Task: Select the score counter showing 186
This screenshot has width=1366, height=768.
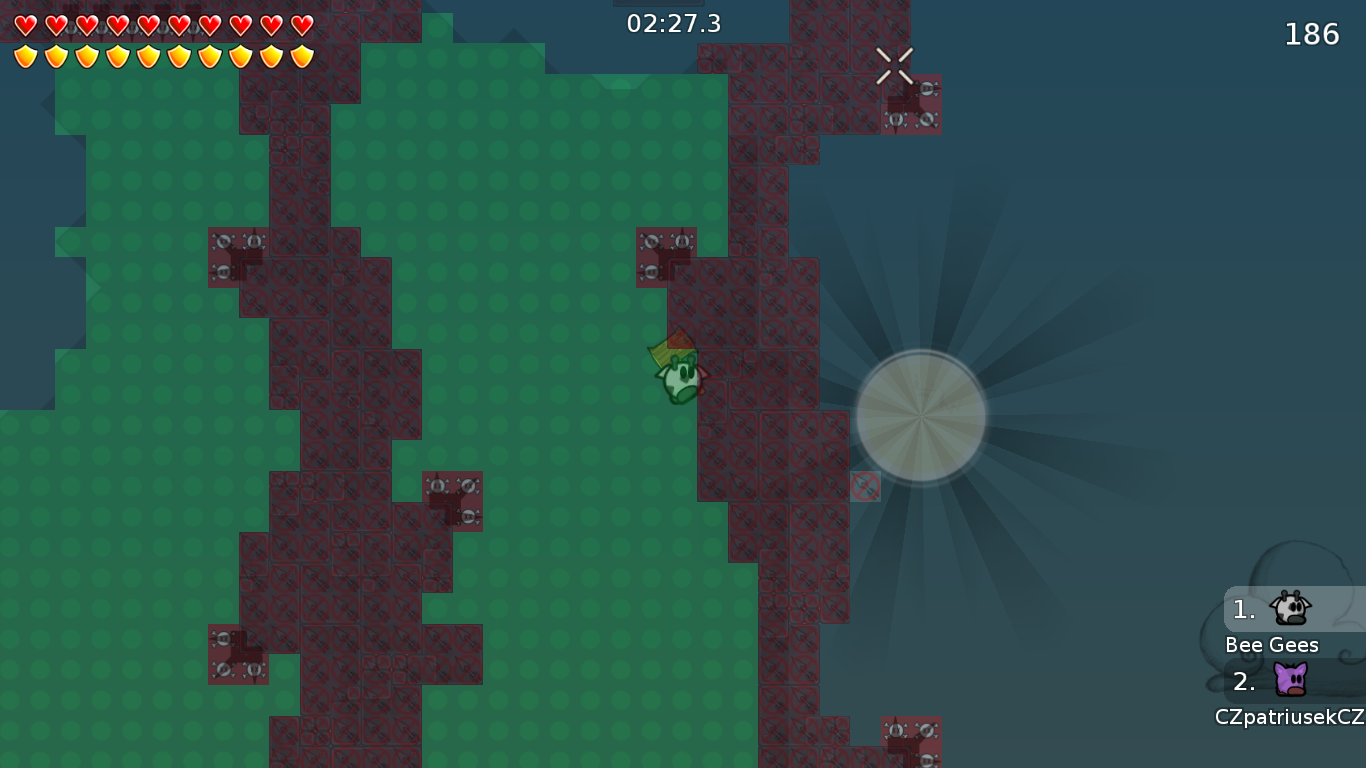Action: 1311,33
